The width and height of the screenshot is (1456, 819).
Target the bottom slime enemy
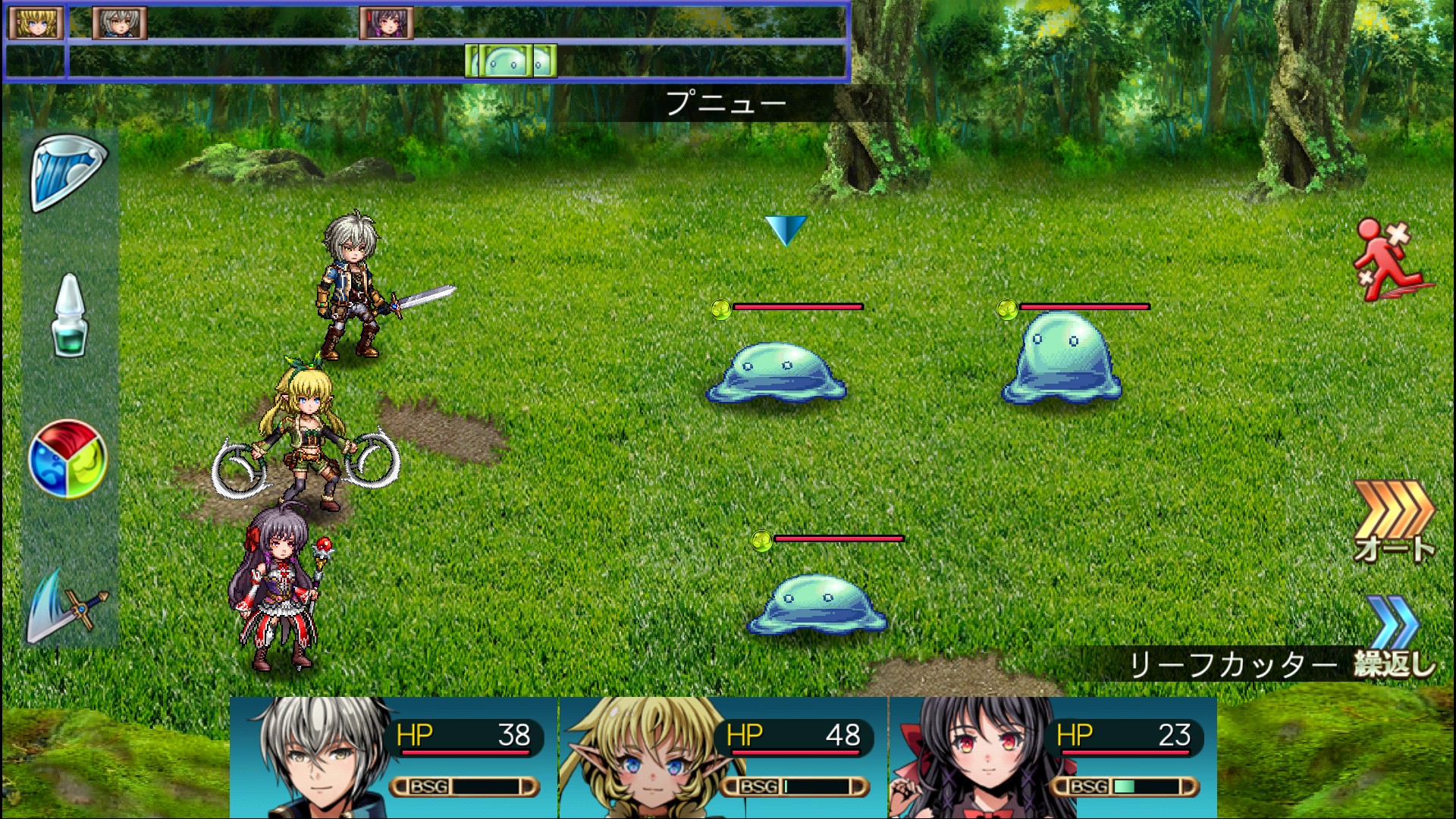tap(817, 604)
